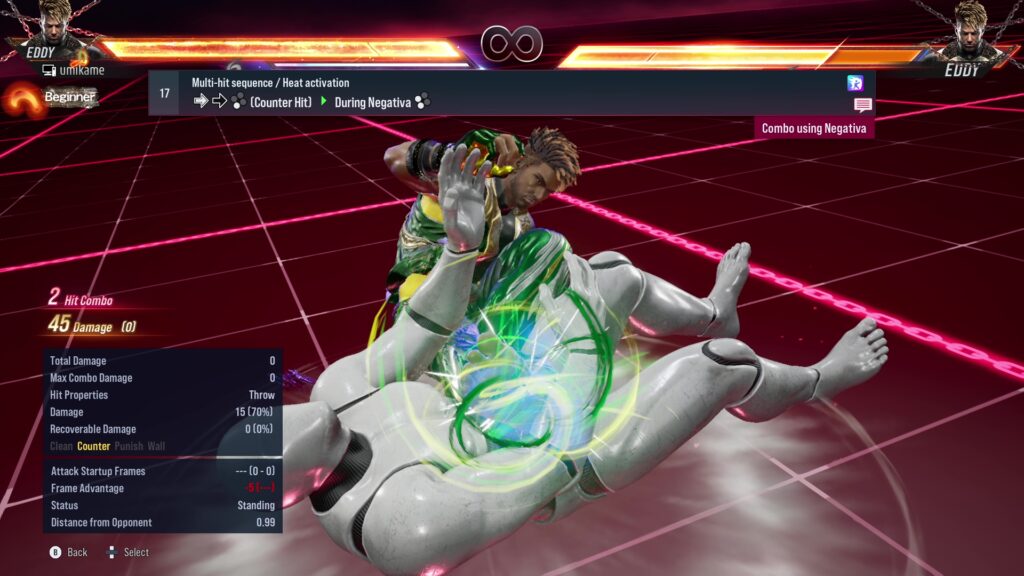The image size is (1024, 576).
Task: Select move 17 Multi-hit sequence / Heat activation
Action: pyautogui.click(x=500, y=92)
